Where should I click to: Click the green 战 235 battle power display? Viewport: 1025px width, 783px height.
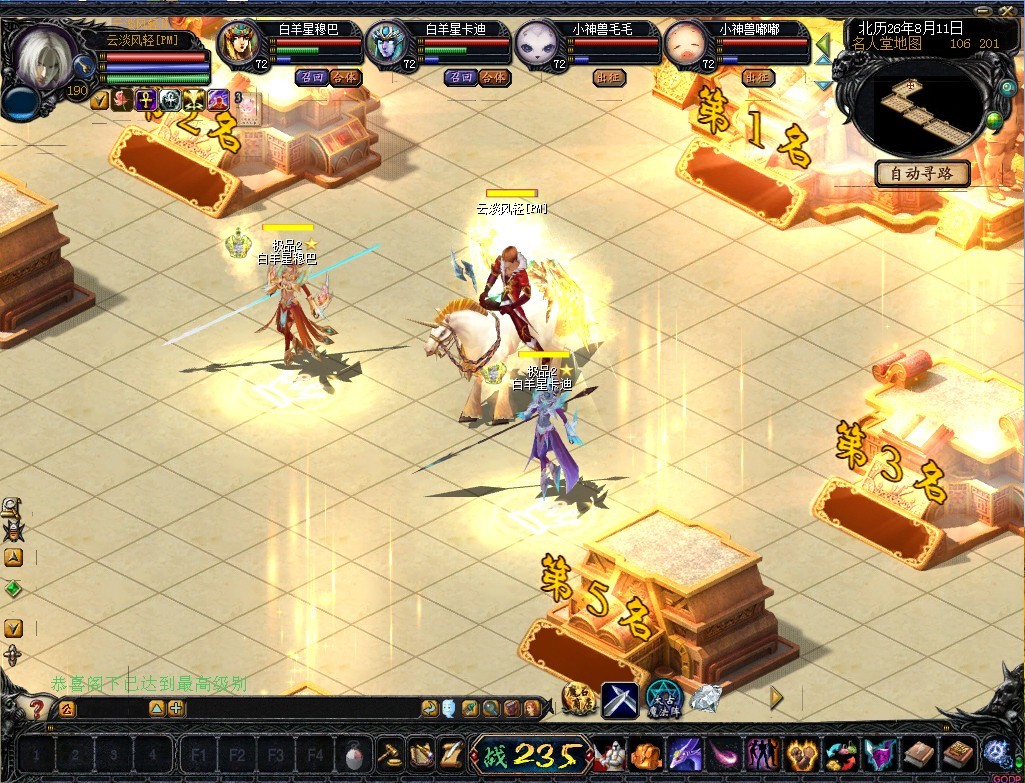tap(530, 753)
